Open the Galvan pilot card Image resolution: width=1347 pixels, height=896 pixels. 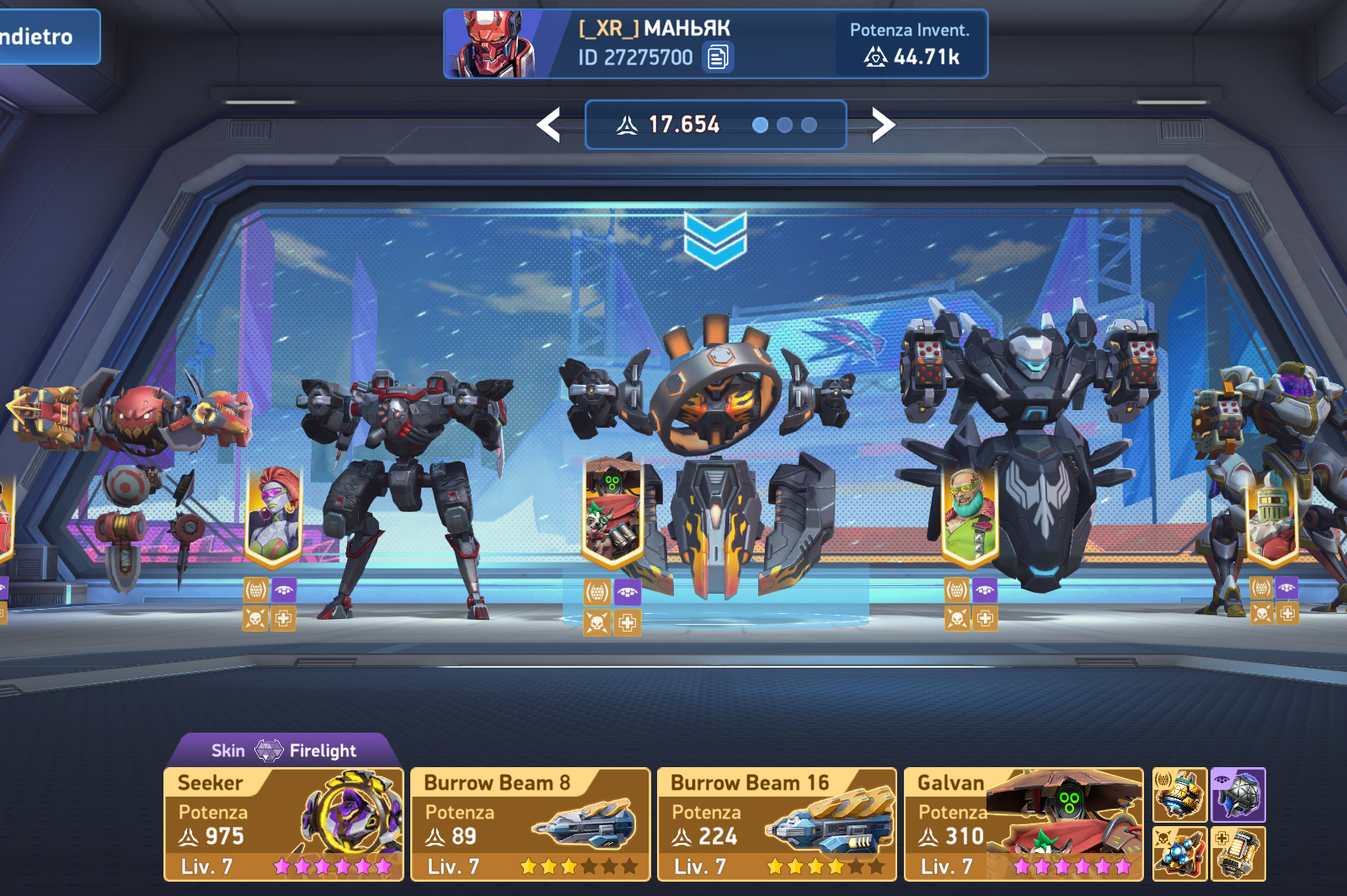[1023, 824]
